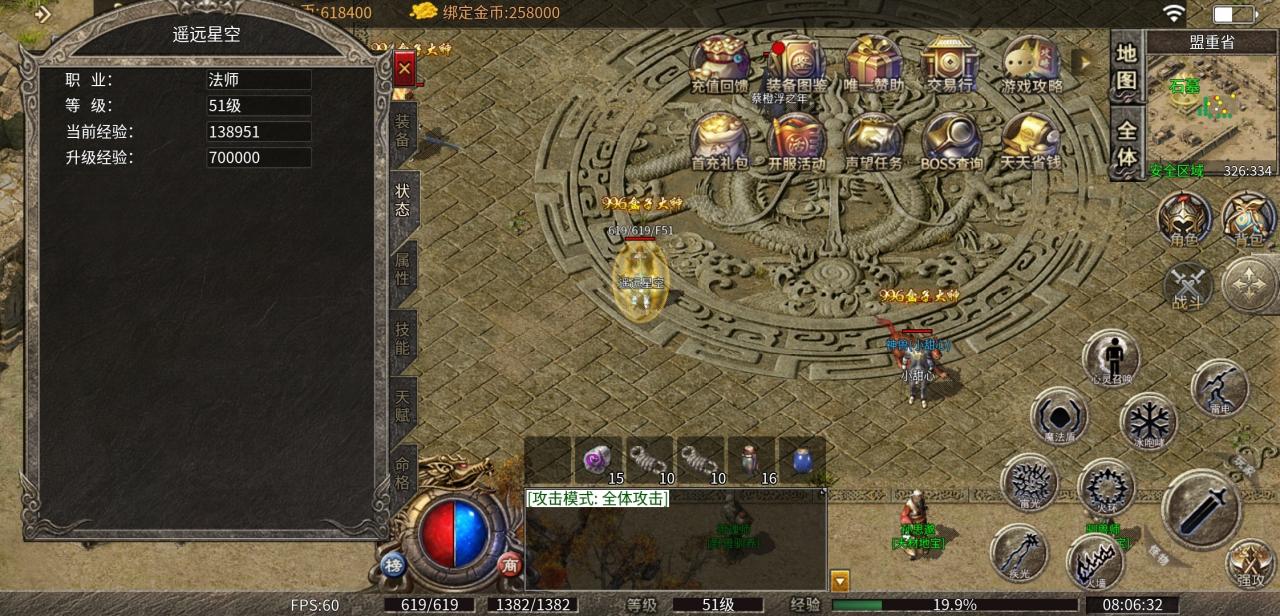Open the 角色 character helmet icon

pyautogui.click(x=1185, y=218)
